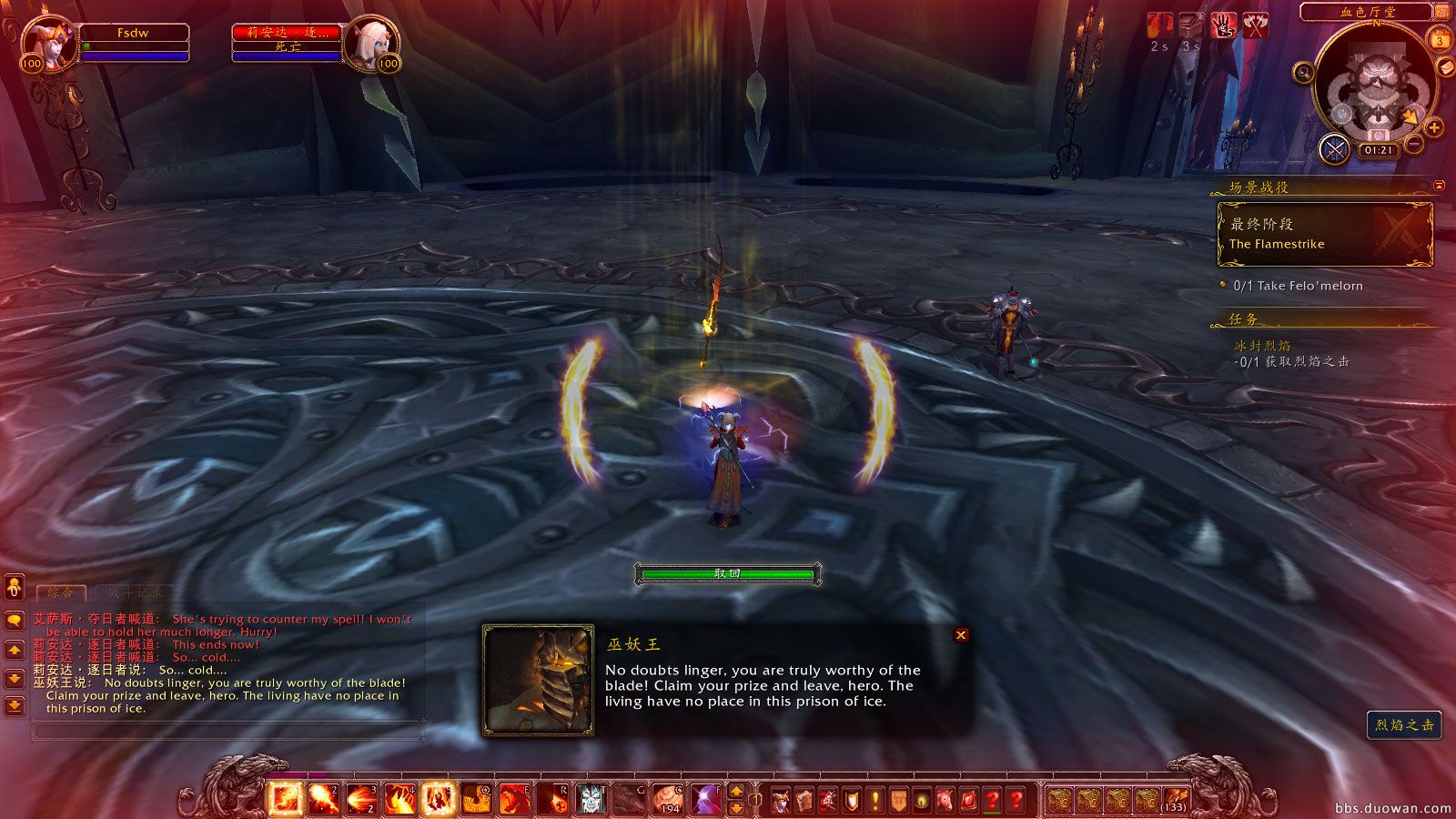Viewport: 1456px width, 819px height.
Task: Open the PvP crossed-swords icon below the minimap
Action: pyautogui.click(x=1335, y=150)
